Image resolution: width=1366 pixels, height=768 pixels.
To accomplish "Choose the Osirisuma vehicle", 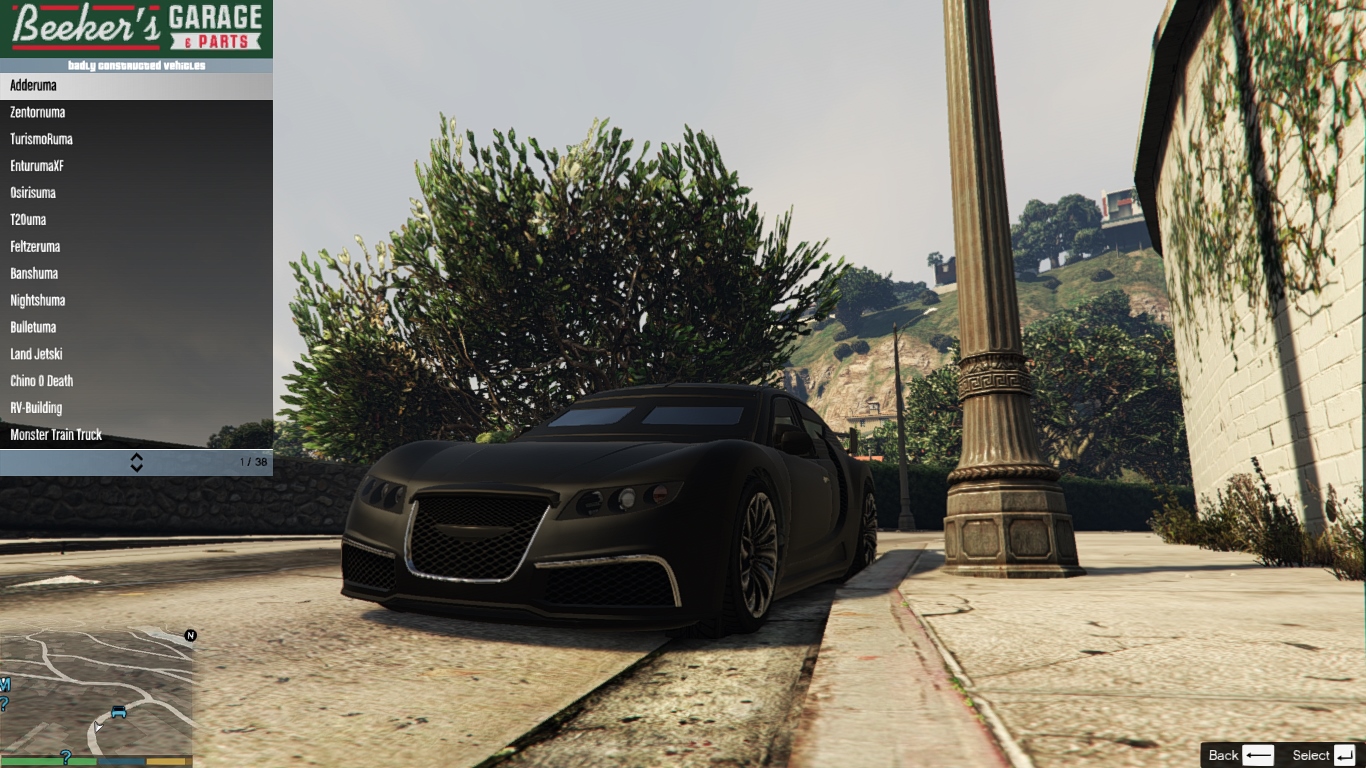I will click(x=136, y=193).
